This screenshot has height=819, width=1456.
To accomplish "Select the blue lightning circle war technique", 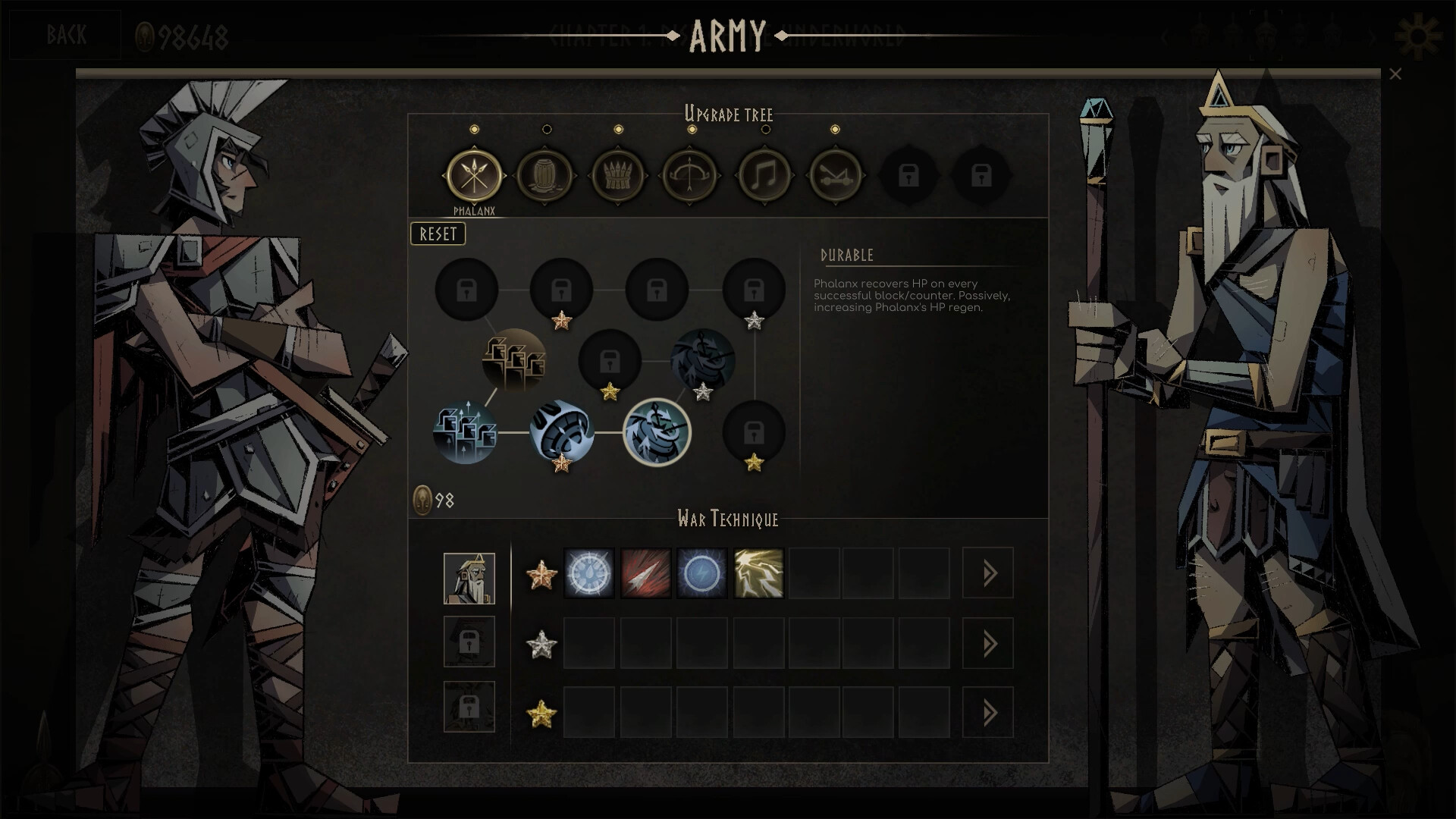I will coord(702,573).
